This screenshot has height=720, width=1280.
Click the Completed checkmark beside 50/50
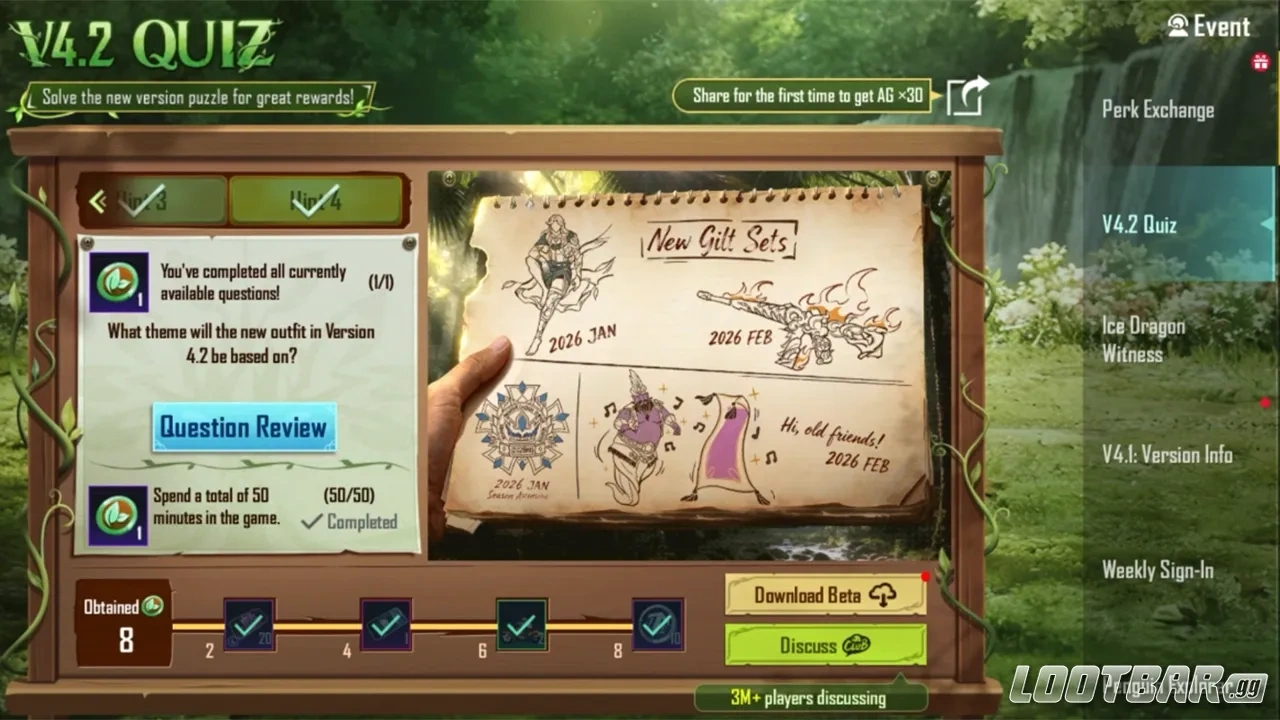[313, 522]
